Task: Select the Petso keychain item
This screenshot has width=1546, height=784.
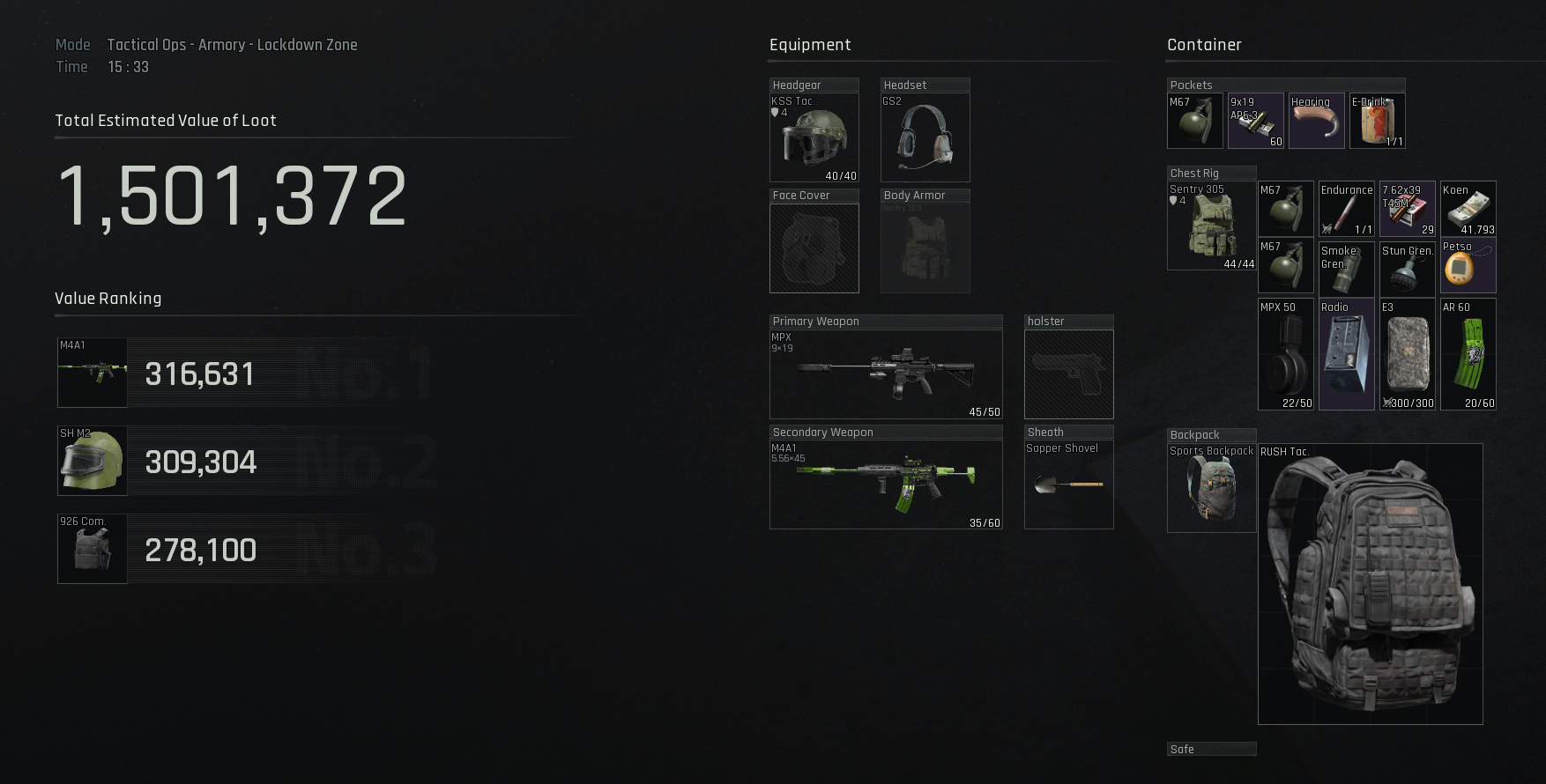Action: pos(1468,266)
